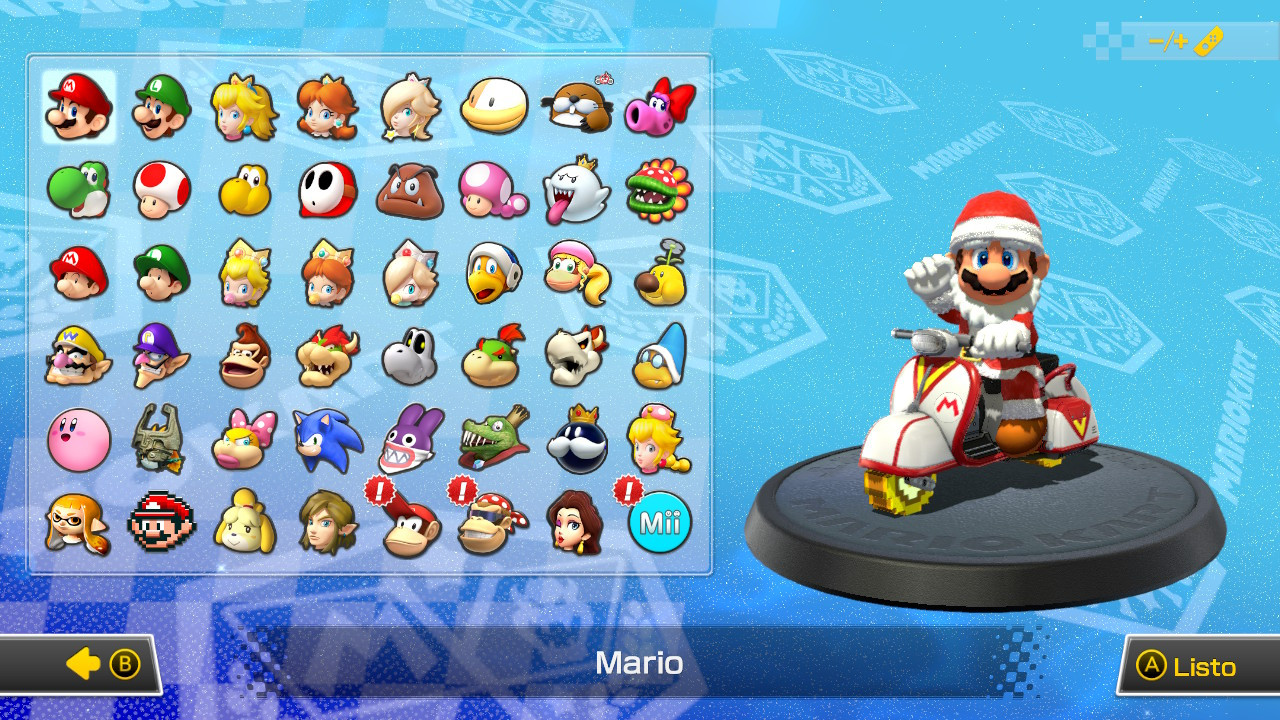This screenshot has width=1280, height=720.
Task: Choose Rosalina's icon
Action: [410, 105]
